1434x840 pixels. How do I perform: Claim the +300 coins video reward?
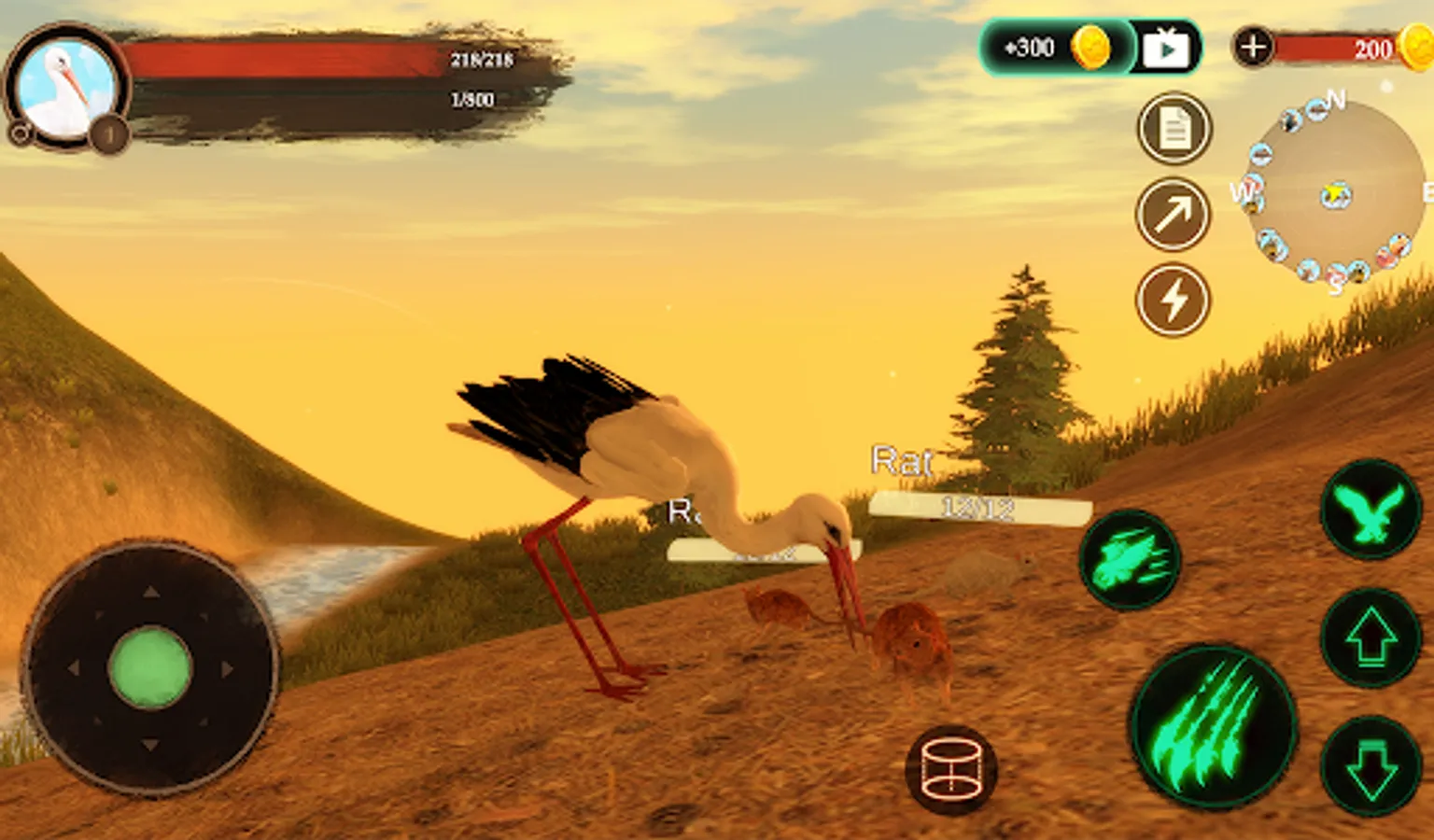pos(1089,48)
